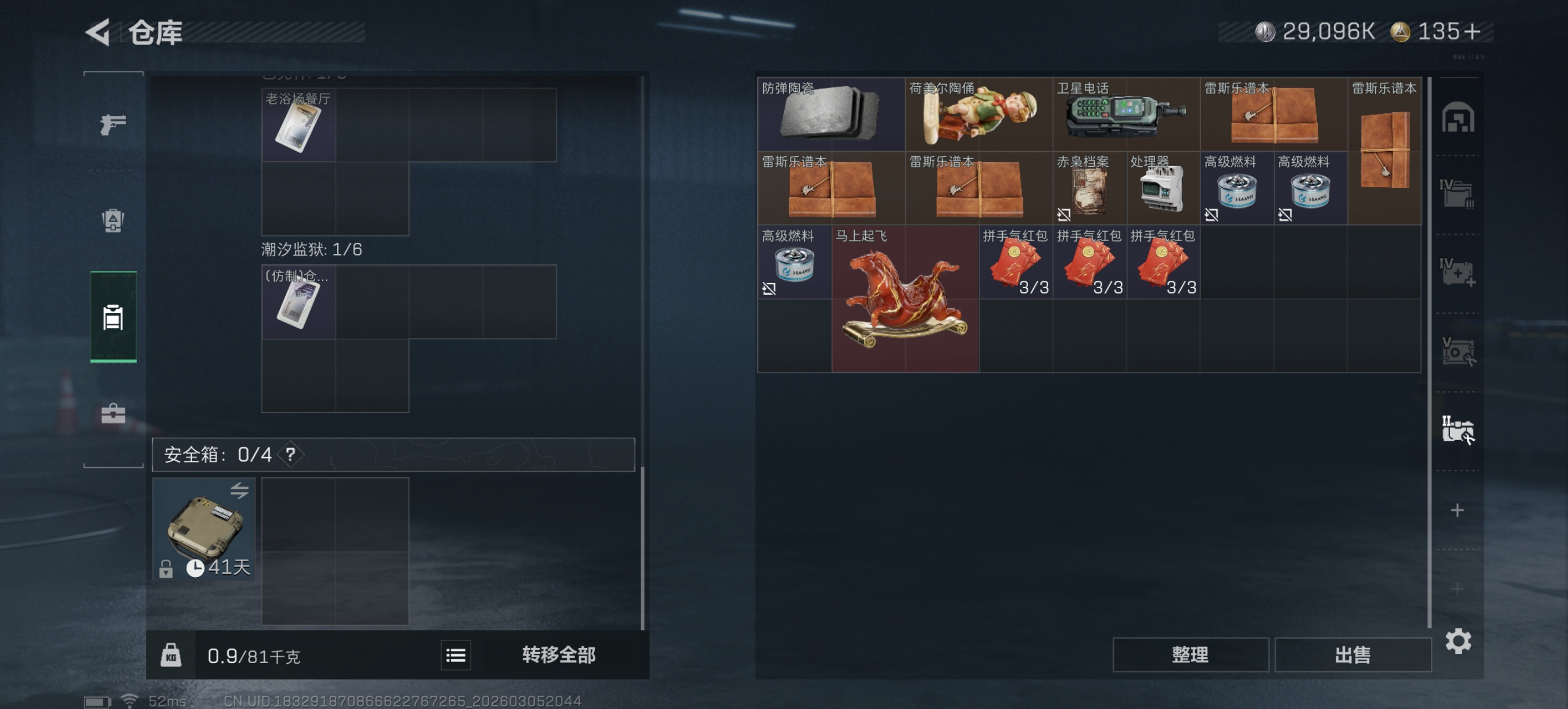The height and width of the screenshot is (709, 1568).
Task: Click the 整理 sort button
Action: [1190, 654]
